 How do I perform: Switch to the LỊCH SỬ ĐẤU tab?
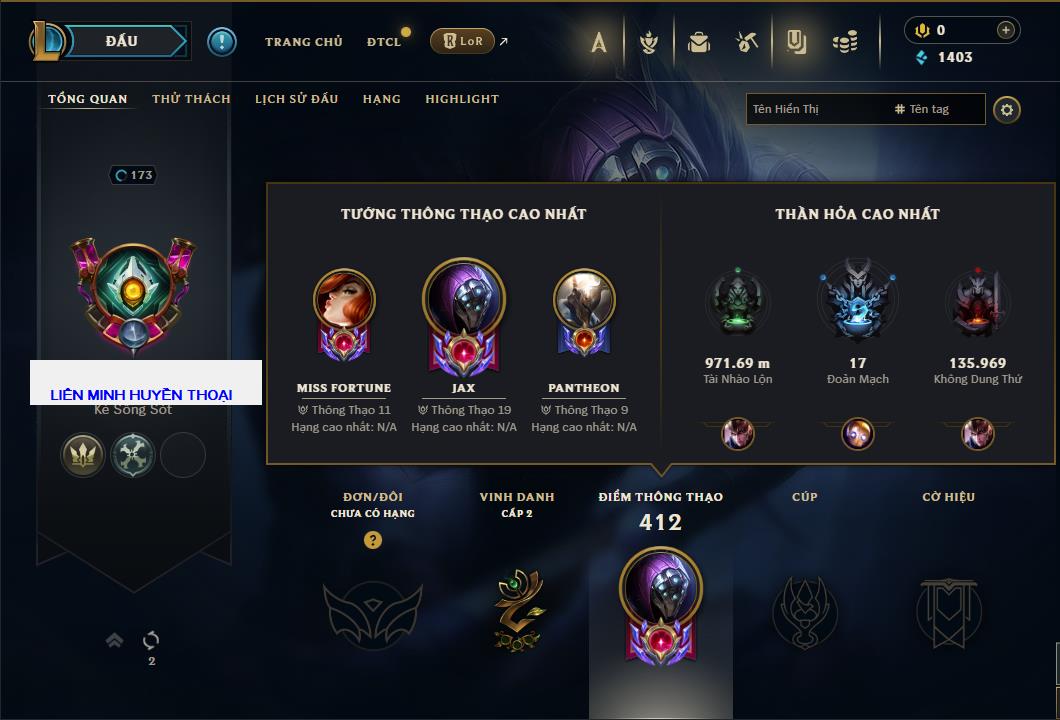[296, 99]
